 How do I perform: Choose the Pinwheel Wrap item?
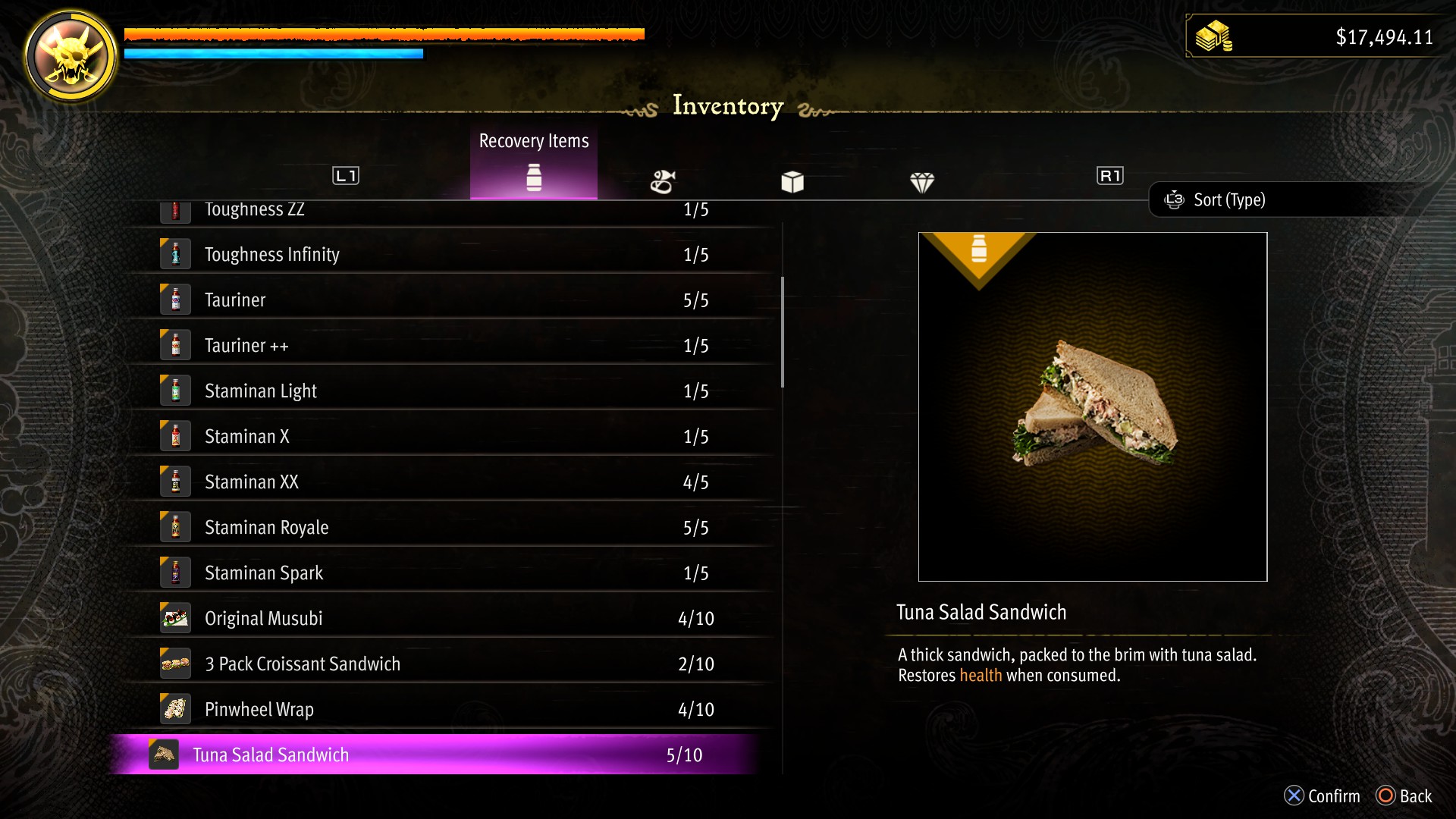coord(447,710)
